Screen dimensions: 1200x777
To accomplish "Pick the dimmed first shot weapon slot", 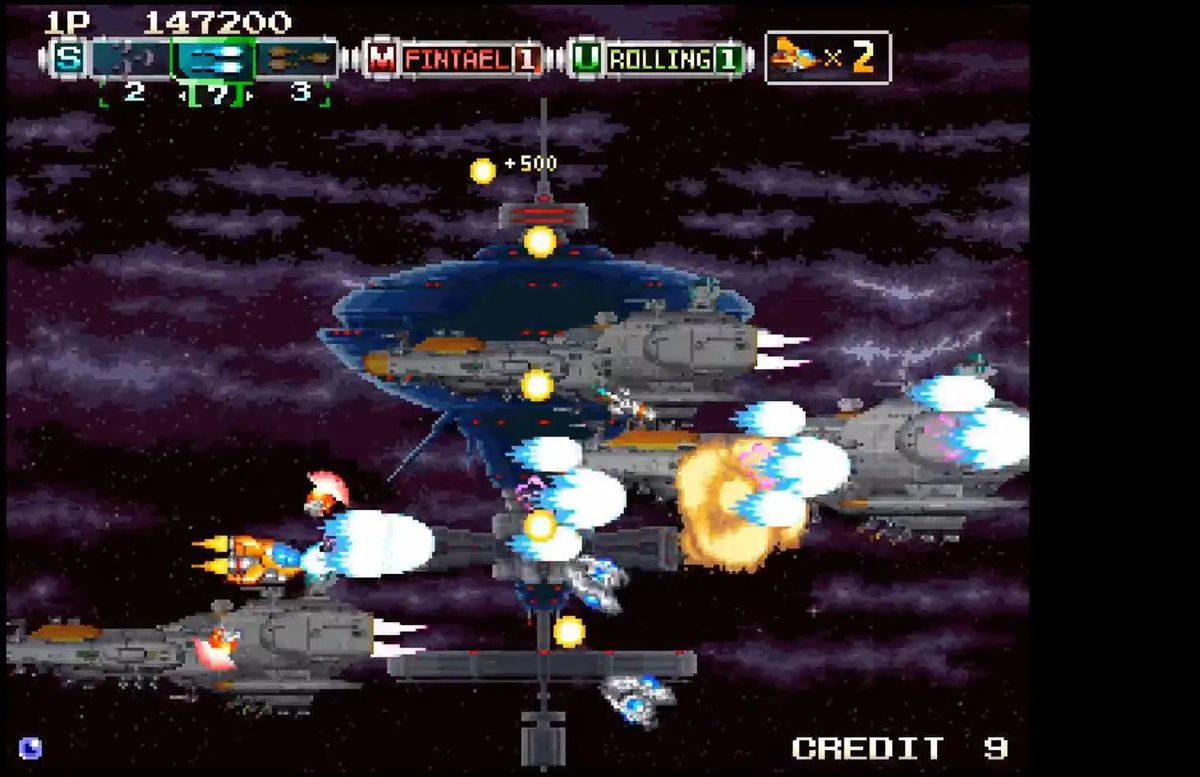I will coord(130,59).
